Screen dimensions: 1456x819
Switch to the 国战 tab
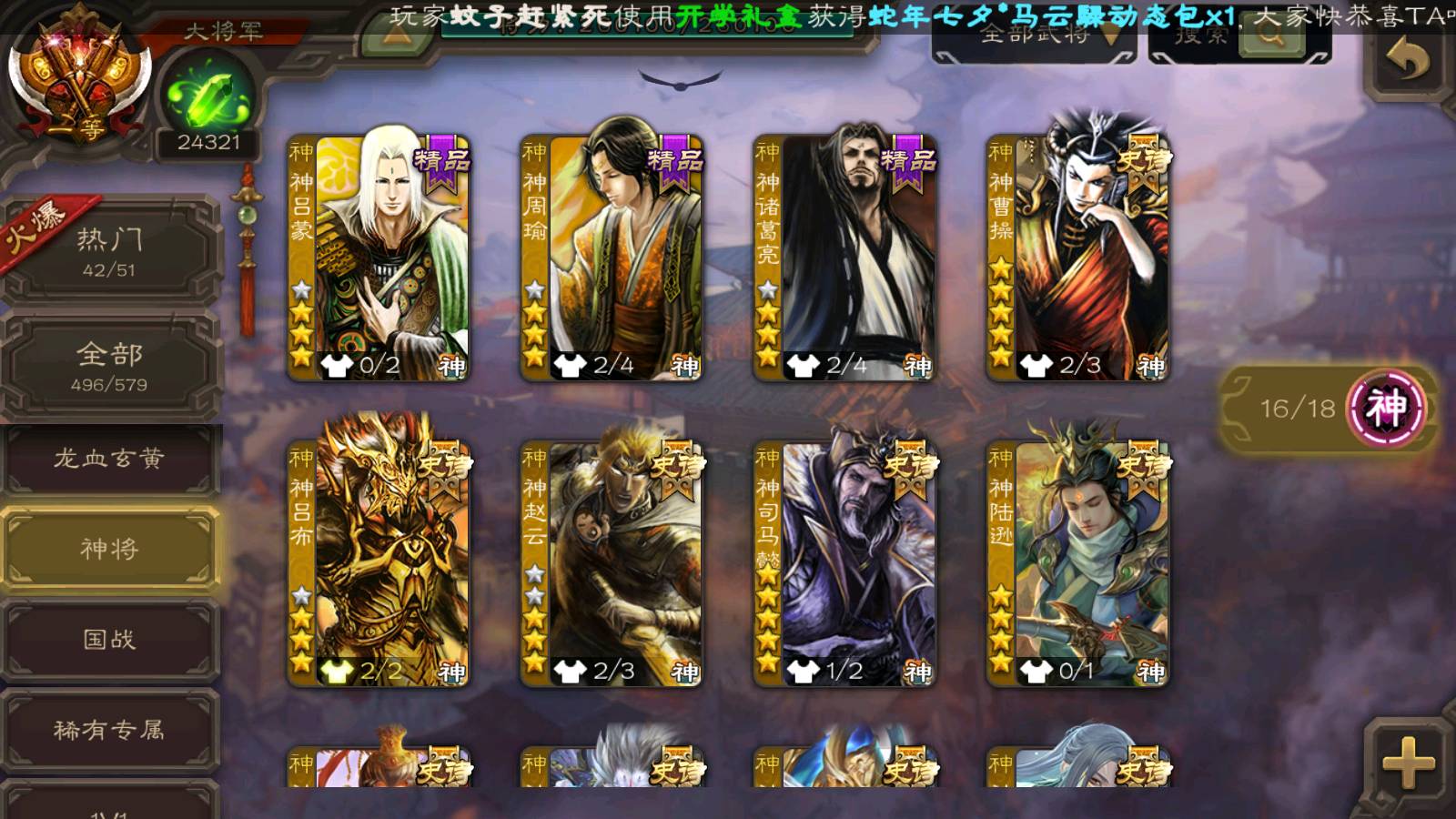[x=109, y=639]
